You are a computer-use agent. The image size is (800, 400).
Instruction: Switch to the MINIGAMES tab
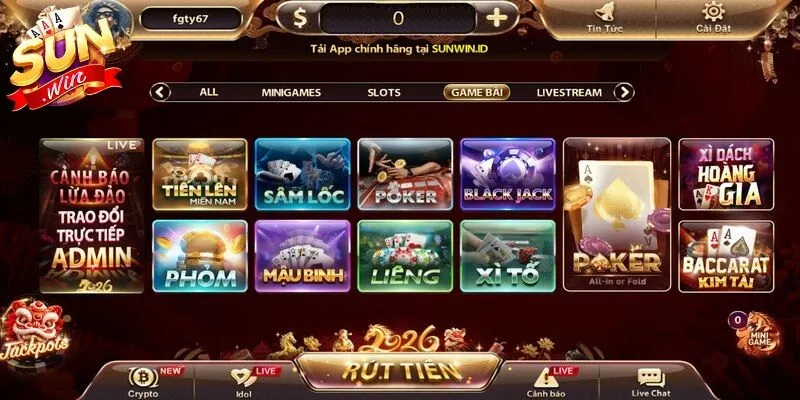[291, 92]
